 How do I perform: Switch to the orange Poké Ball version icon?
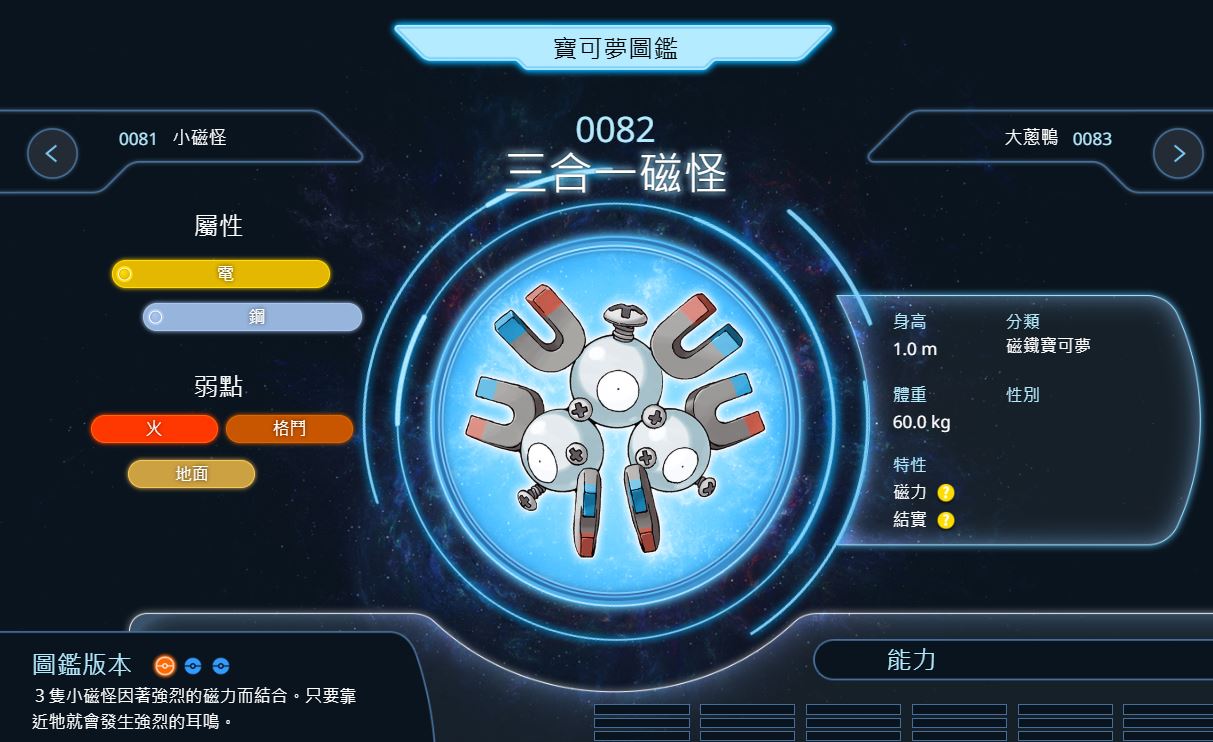point(165,665)
